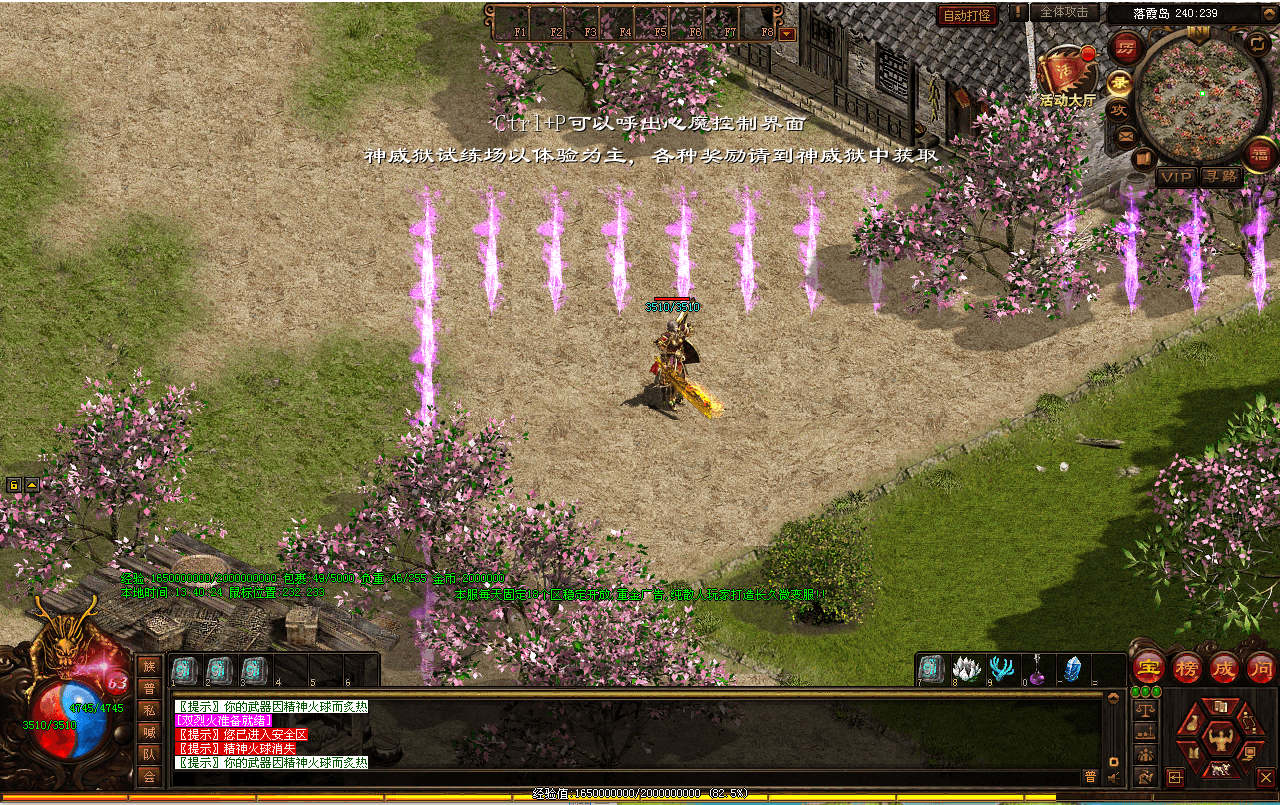Image resolution: width=1280 pixels, height=805 pixels.
Task: Switch to the 私 private chat channel
Action: pos(149,710)
